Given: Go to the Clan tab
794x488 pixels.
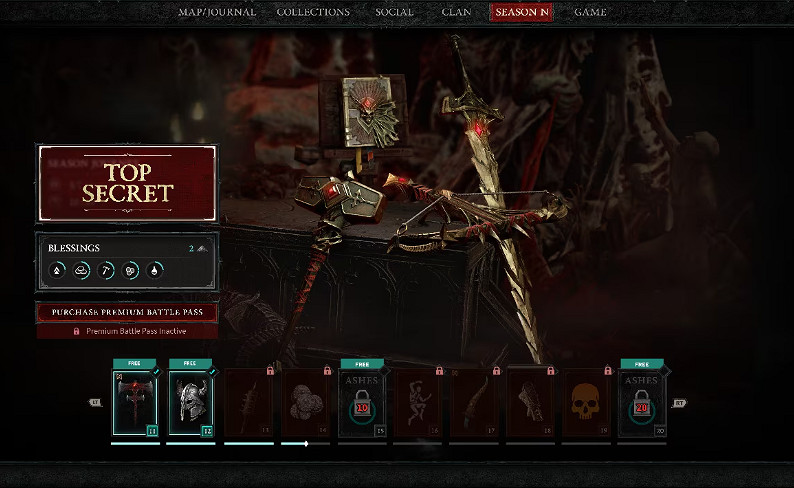Looking at the screenshot, I should (457, 12).
